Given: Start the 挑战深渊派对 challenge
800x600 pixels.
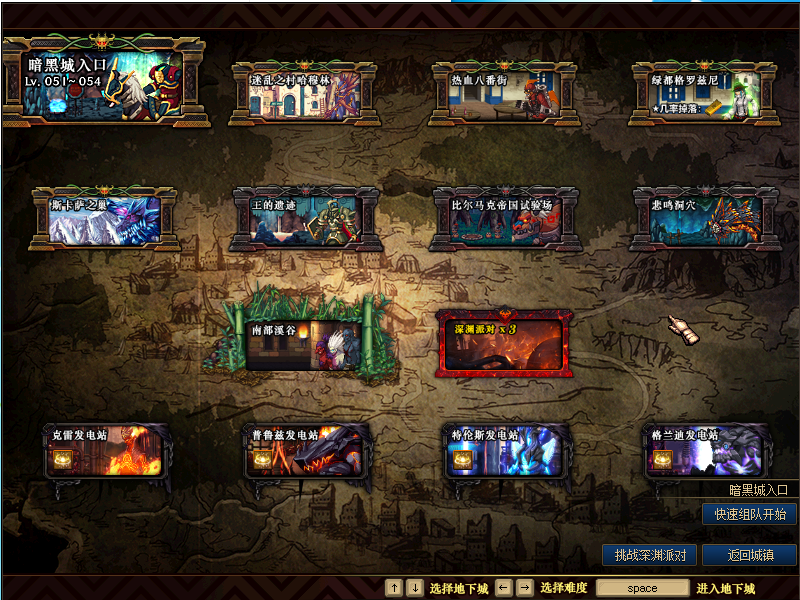Looking at the screenshot, I should 648,555.
